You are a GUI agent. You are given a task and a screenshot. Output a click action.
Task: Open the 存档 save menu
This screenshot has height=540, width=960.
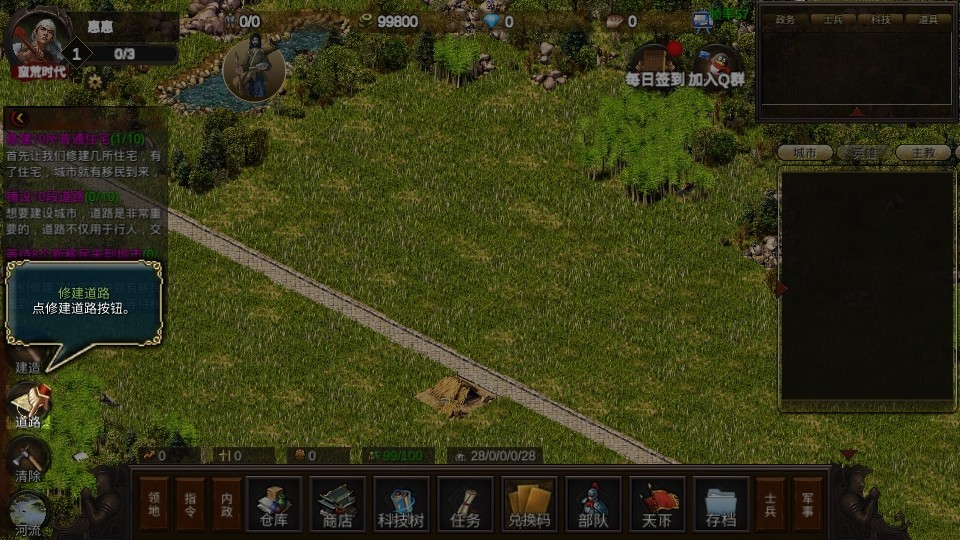721,504
